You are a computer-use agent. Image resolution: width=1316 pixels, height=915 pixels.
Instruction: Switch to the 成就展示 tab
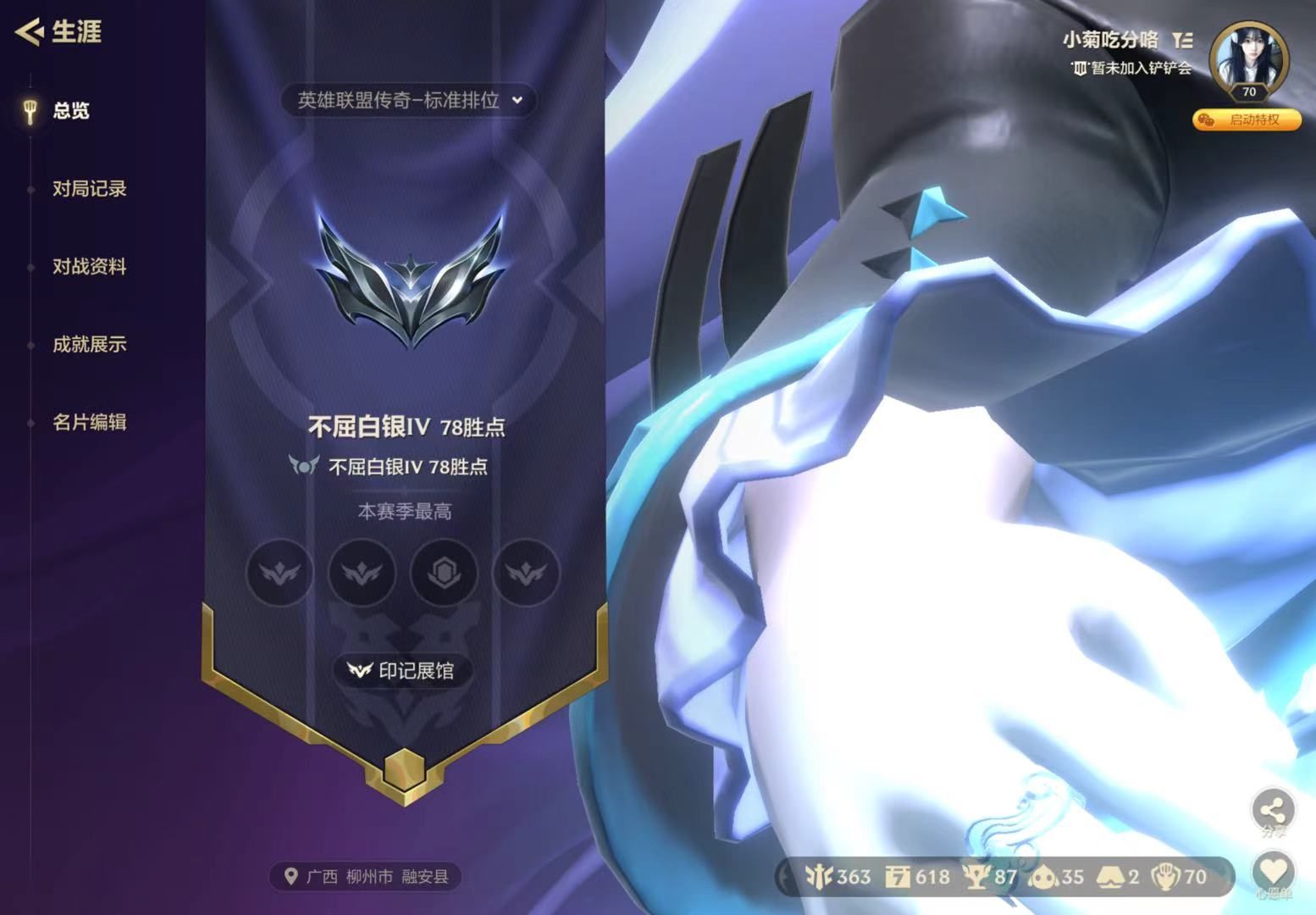click(88, 346)
